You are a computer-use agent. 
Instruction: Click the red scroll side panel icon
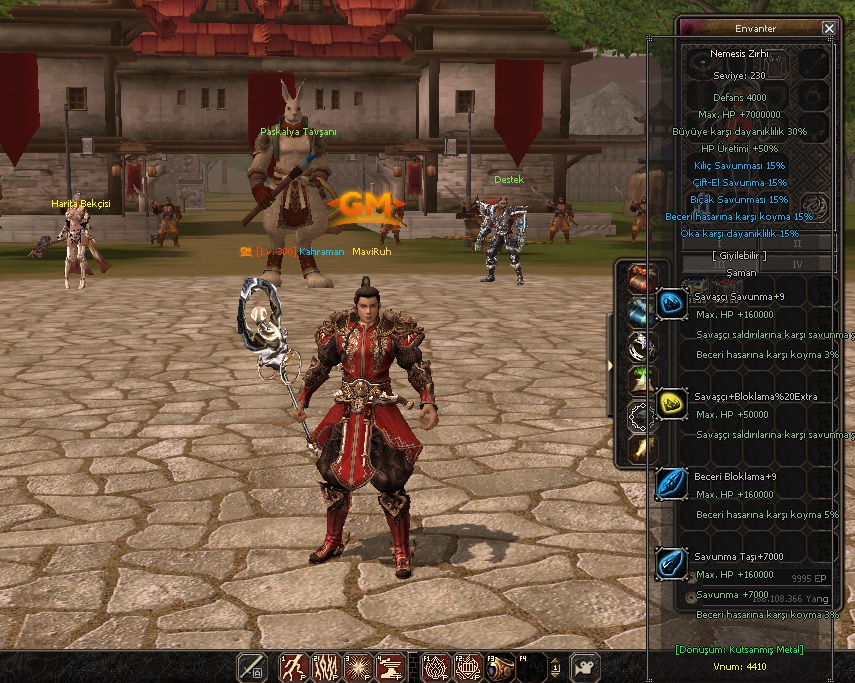(x=639, y=279)
